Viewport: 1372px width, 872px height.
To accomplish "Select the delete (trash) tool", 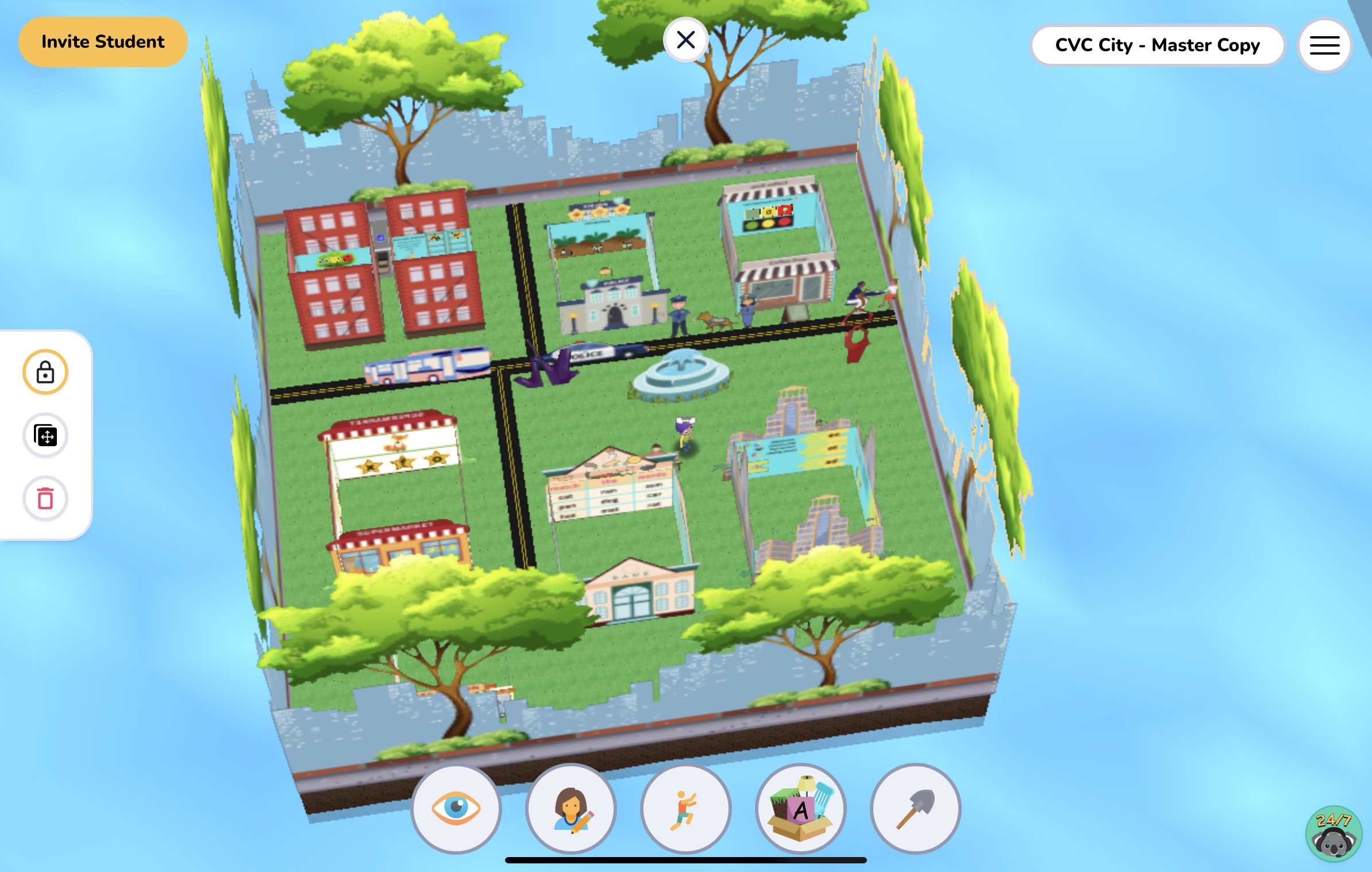I will (x=45, y=499).
